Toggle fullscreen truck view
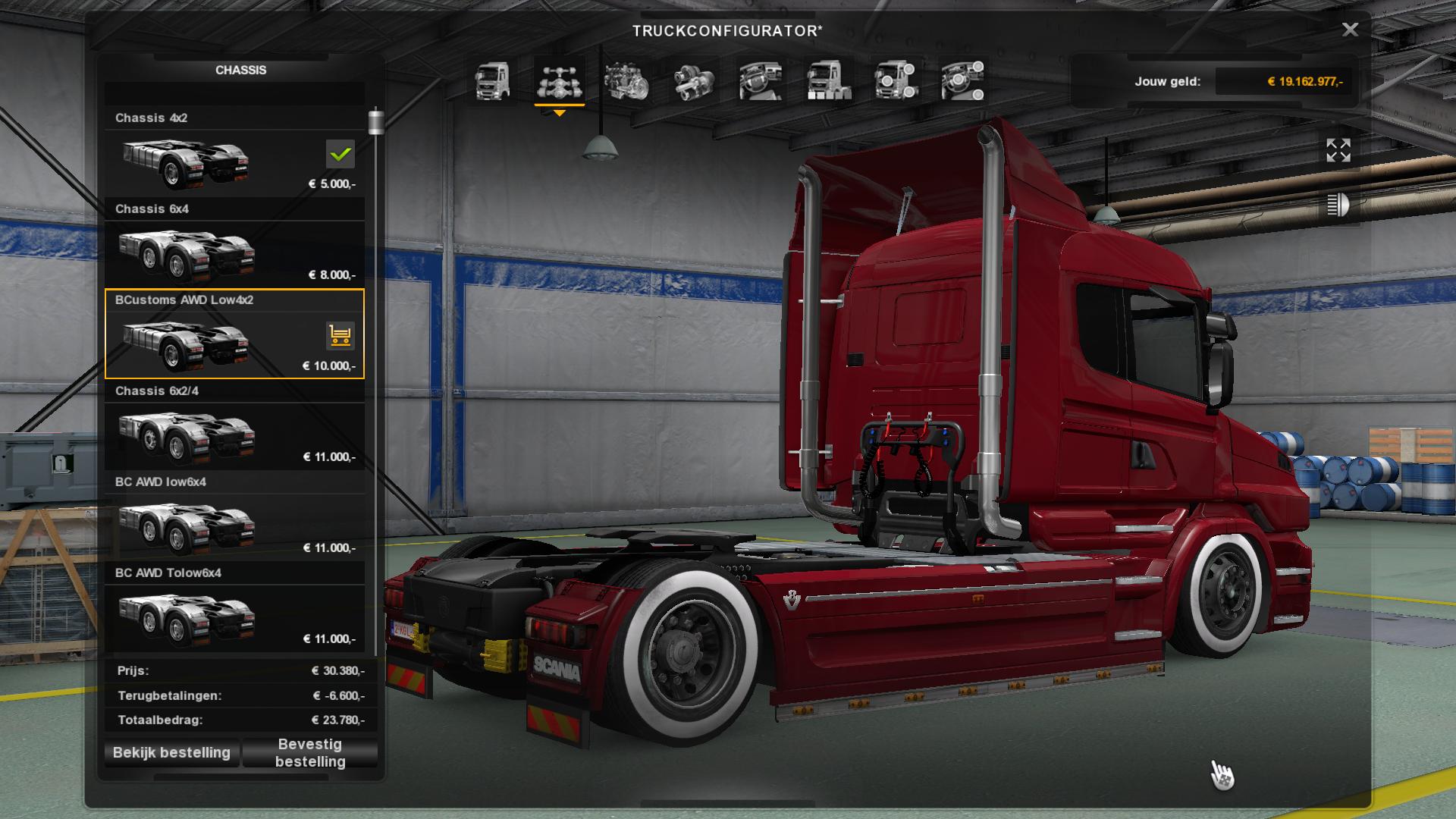 click(x=1338, y=150)
